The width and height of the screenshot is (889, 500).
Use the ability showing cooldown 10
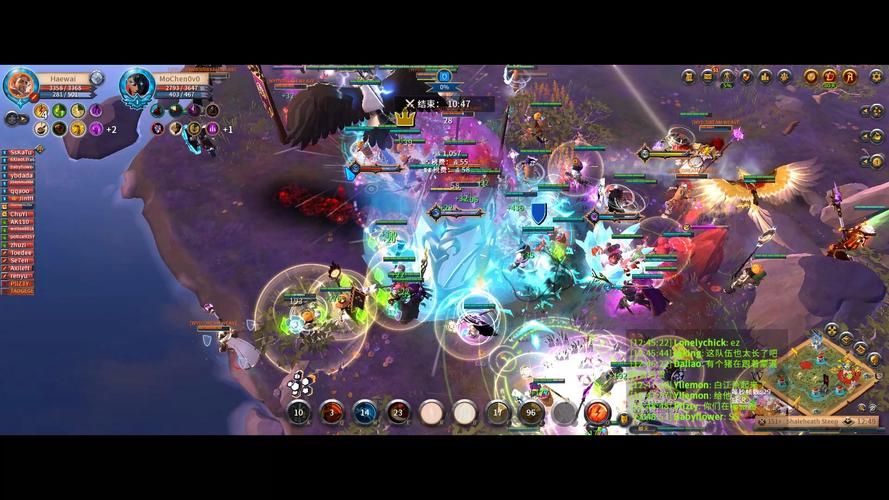298,412
